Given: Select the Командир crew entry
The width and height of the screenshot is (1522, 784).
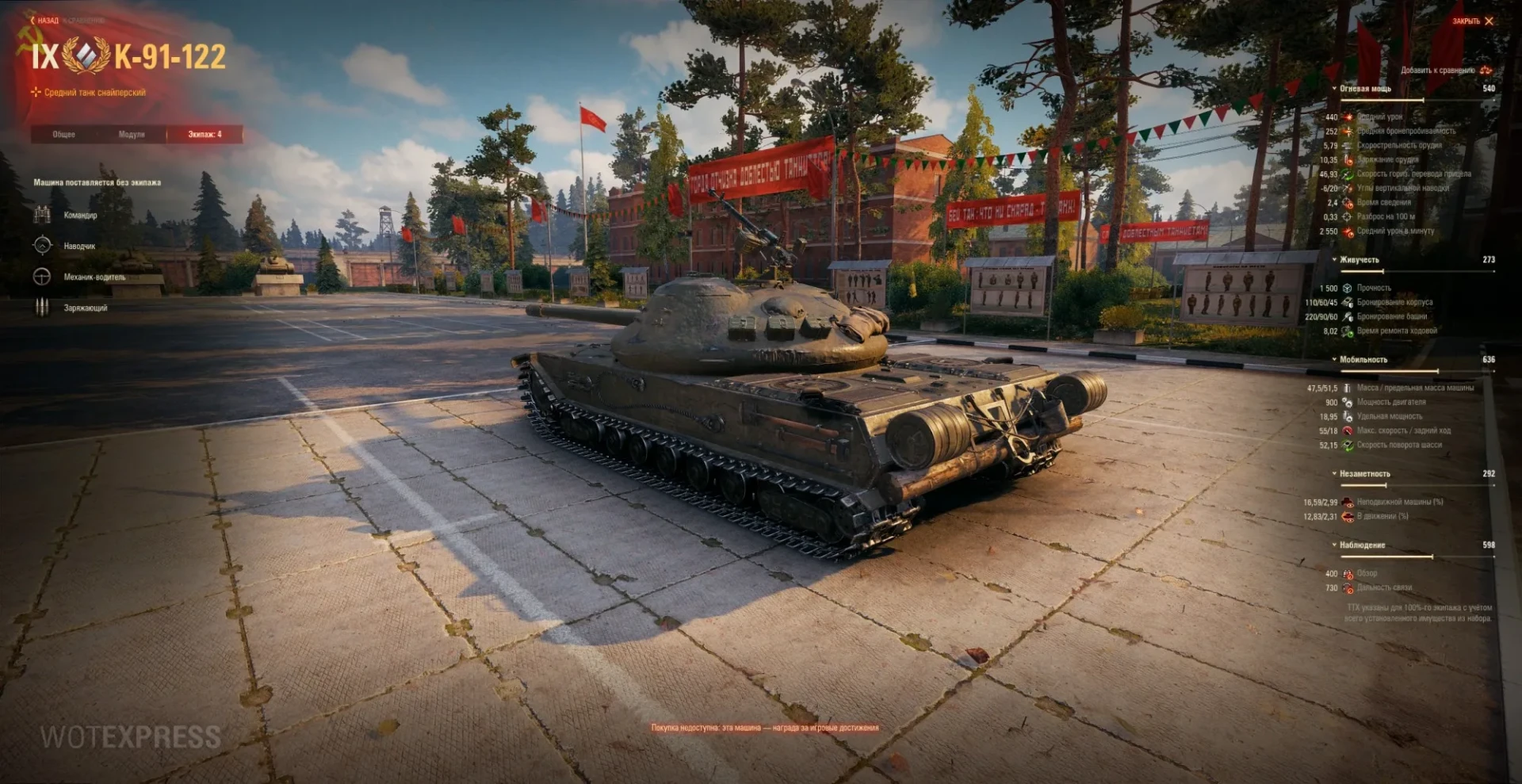Looking at the screenshot, I should pyautogui.click(x=79, y=215).
